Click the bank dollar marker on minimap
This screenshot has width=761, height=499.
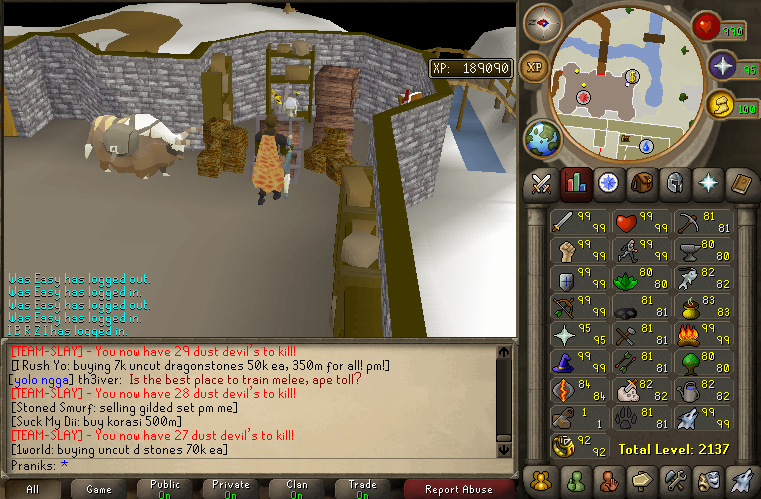click(x=632, y=76)
